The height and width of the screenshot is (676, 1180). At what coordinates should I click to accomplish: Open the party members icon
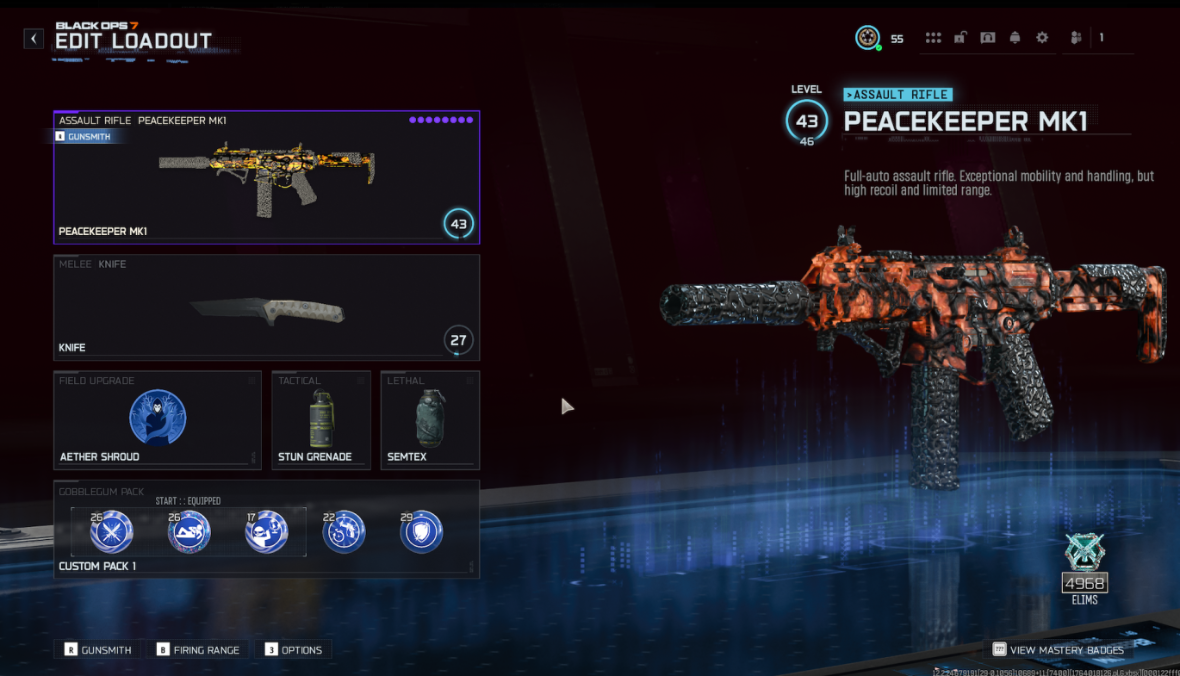point(1076,38)
